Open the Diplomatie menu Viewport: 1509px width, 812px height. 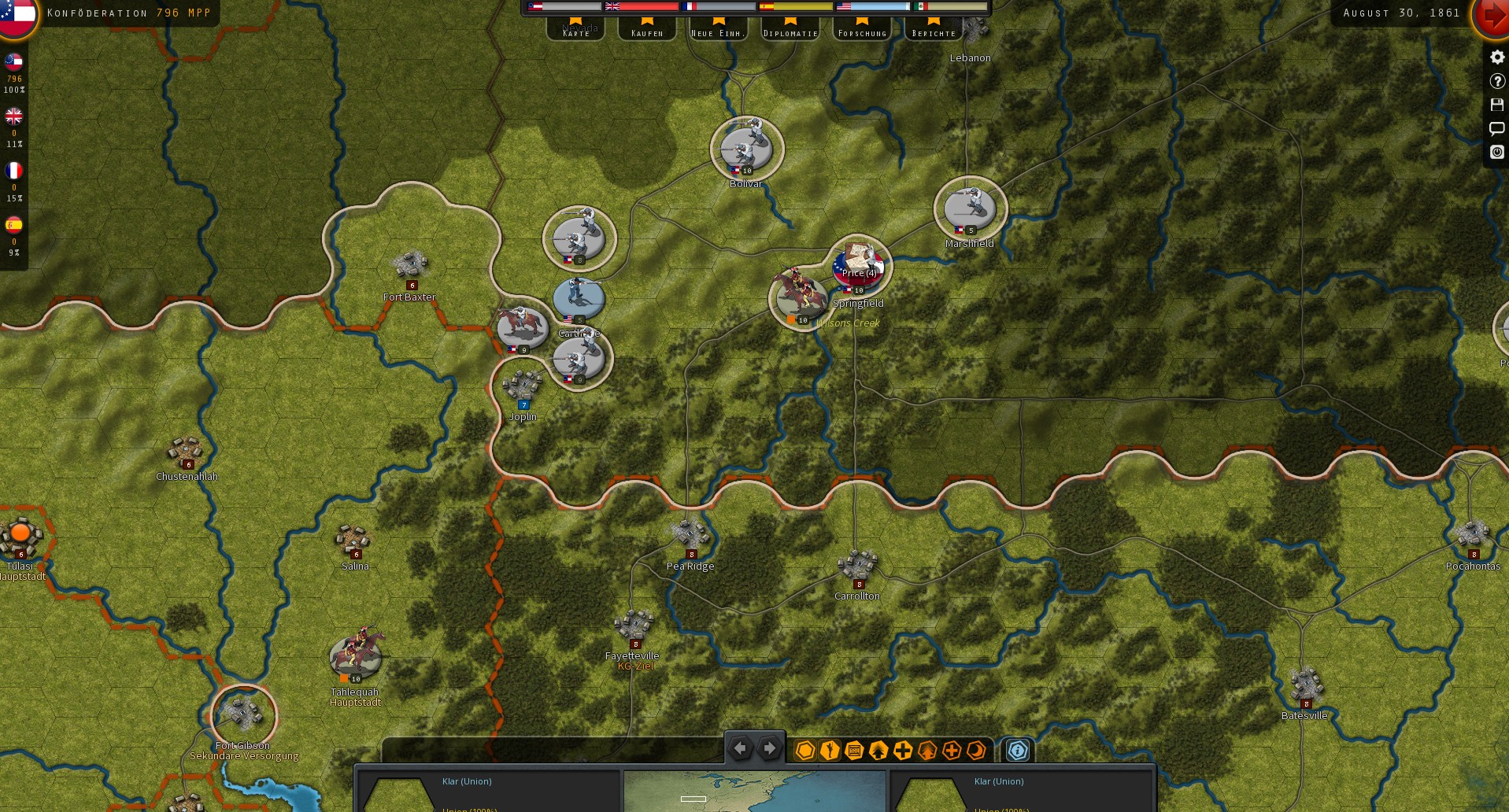[790, 31]
